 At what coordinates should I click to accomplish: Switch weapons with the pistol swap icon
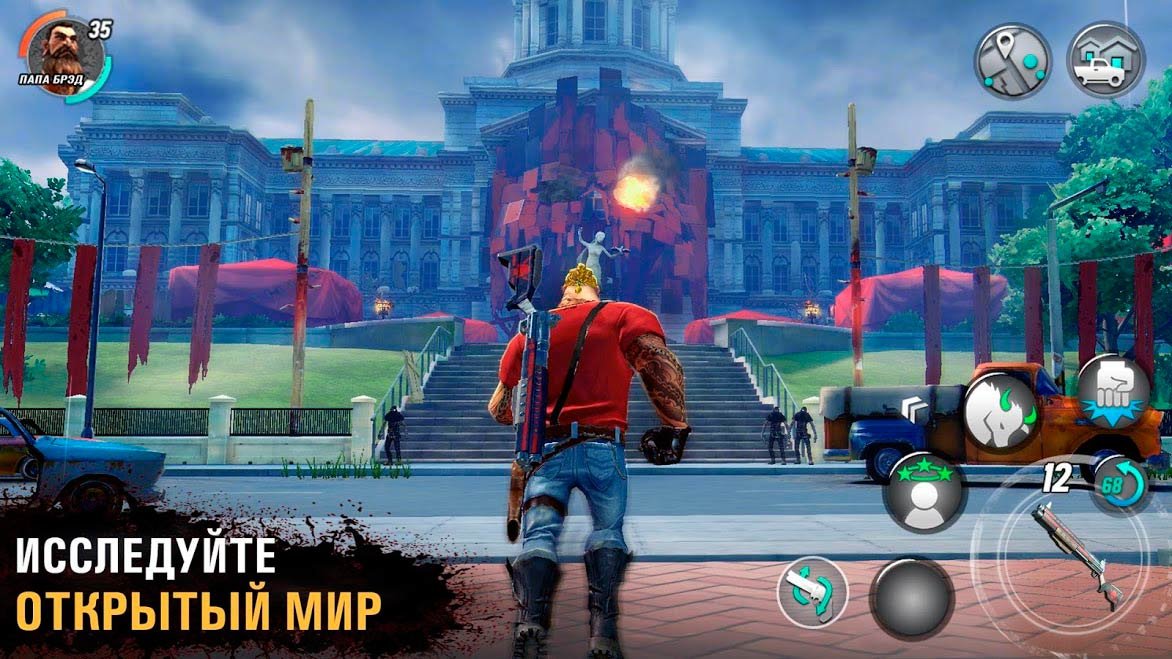812,592
